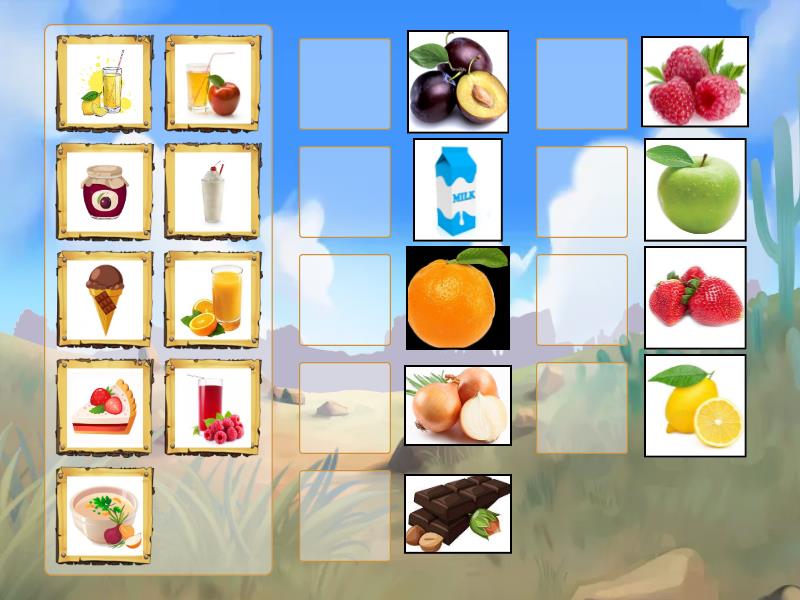
Task: Select the chocolate bar picture
Action: click(458, 513)
